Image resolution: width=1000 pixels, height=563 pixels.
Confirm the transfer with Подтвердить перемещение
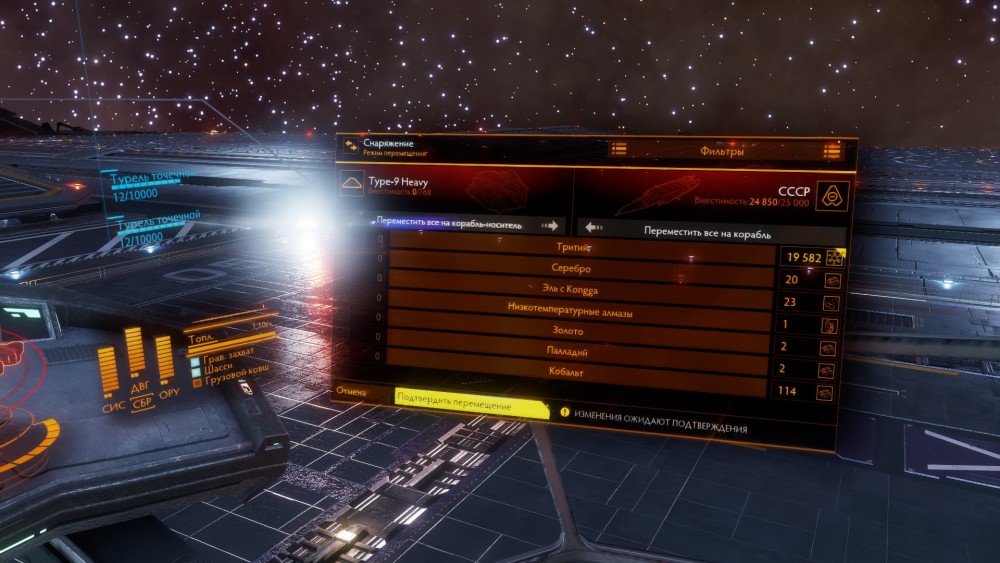[471, 407]
